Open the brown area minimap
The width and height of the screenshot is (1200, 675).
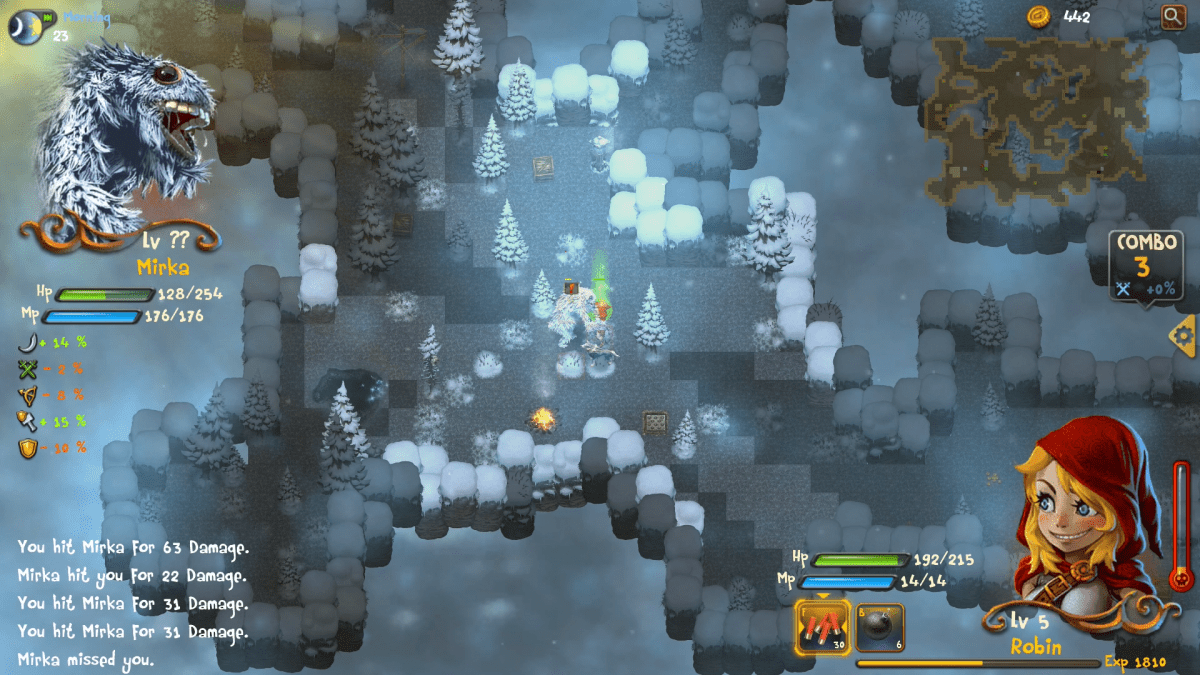point(1035,120)
